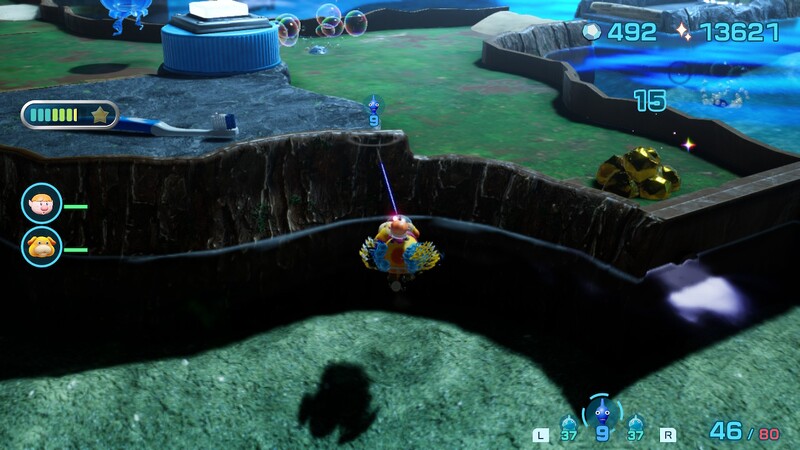This screenshot has height=450, width=800.
Task: Choose the selected Blue Pikmin squad icon
Action: coord(601,411)
